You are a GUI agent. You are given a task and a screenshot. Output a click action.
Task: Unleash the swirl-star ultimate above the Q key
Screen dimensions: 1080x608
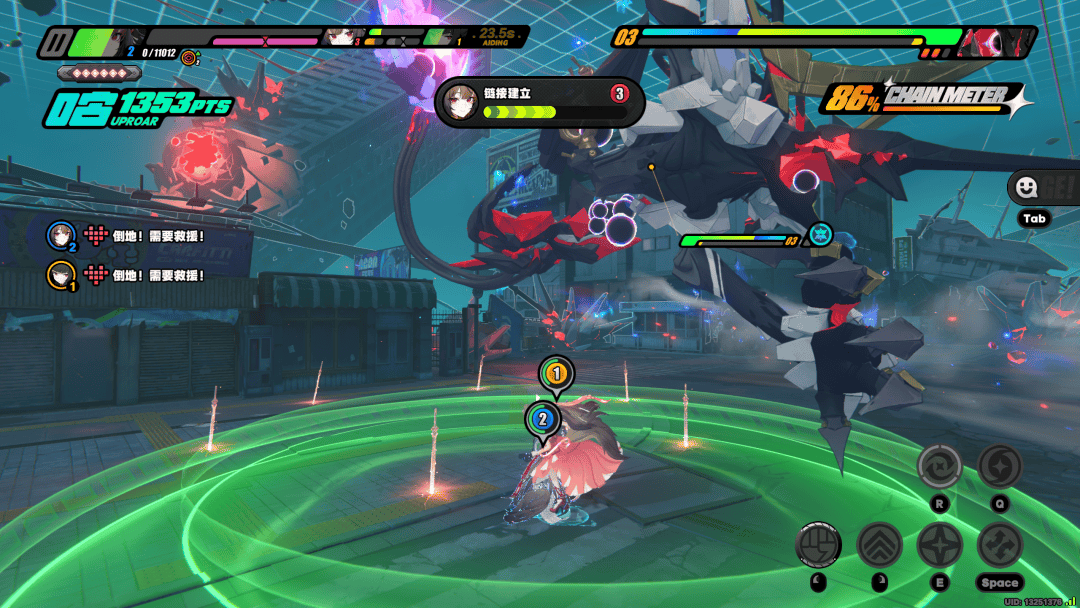999,466
